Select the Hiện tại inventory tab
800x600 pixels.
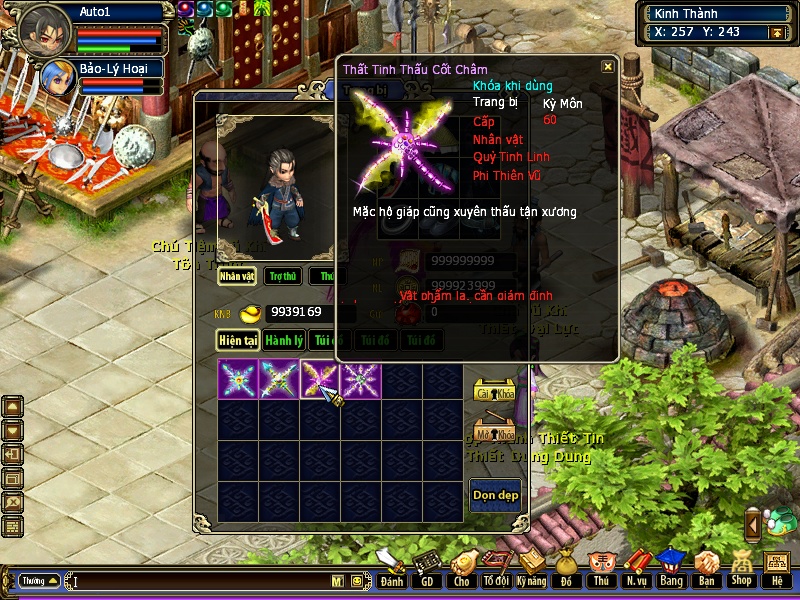click(x=239, y=341)
